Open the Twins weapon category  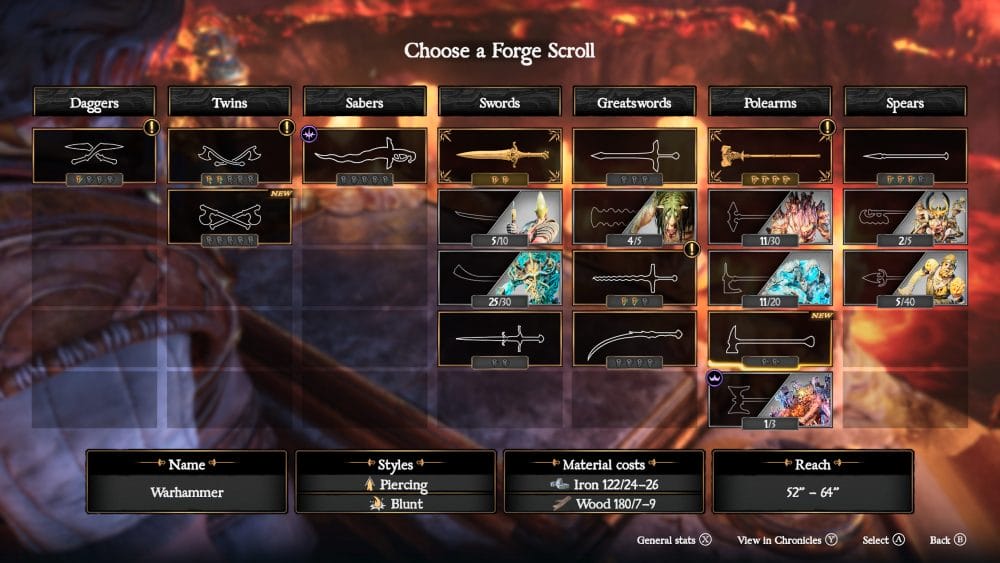[x=230, y=102]
